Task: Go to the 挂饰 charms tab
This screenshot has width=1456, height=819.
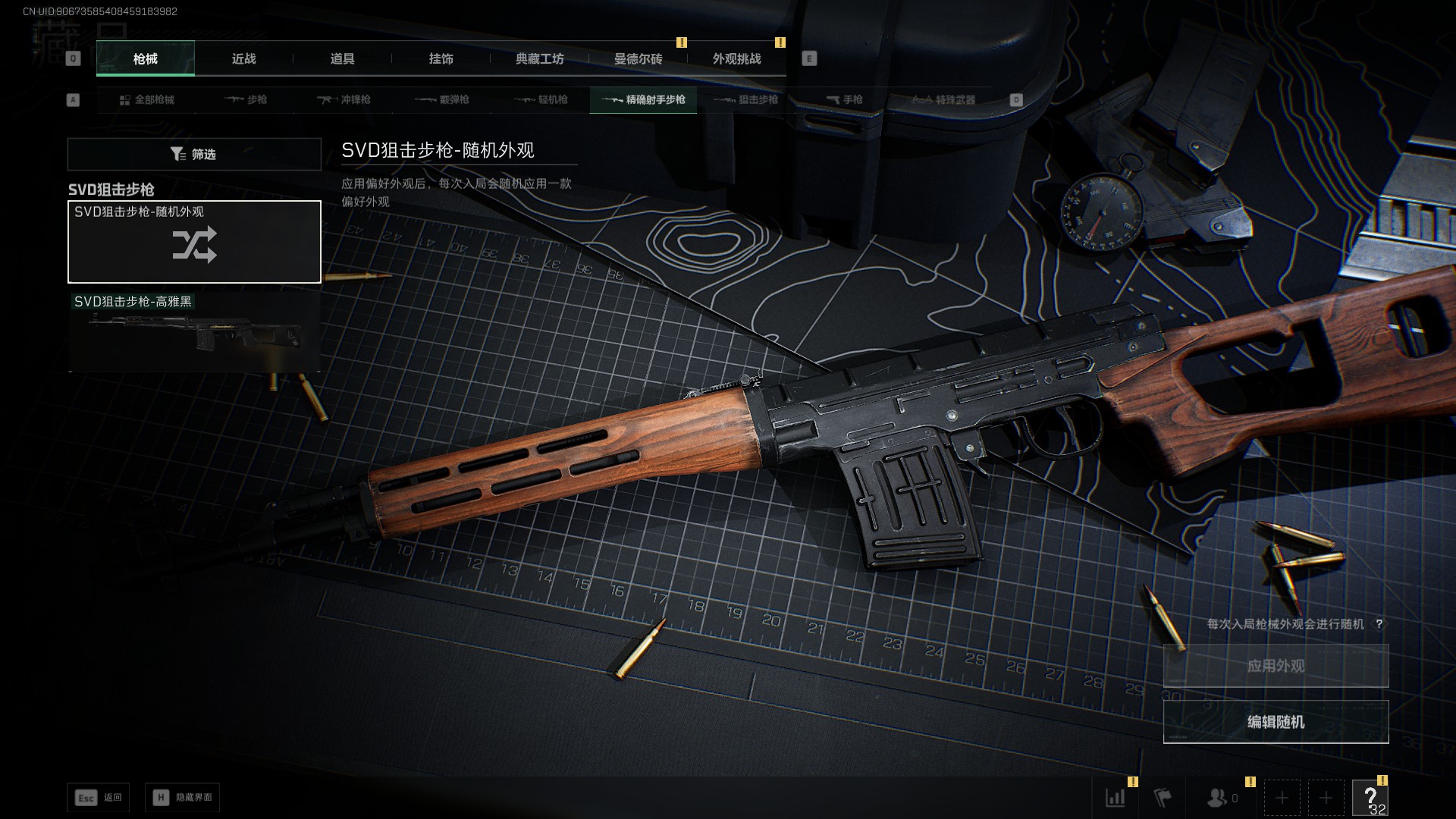Action: (441, 58)
